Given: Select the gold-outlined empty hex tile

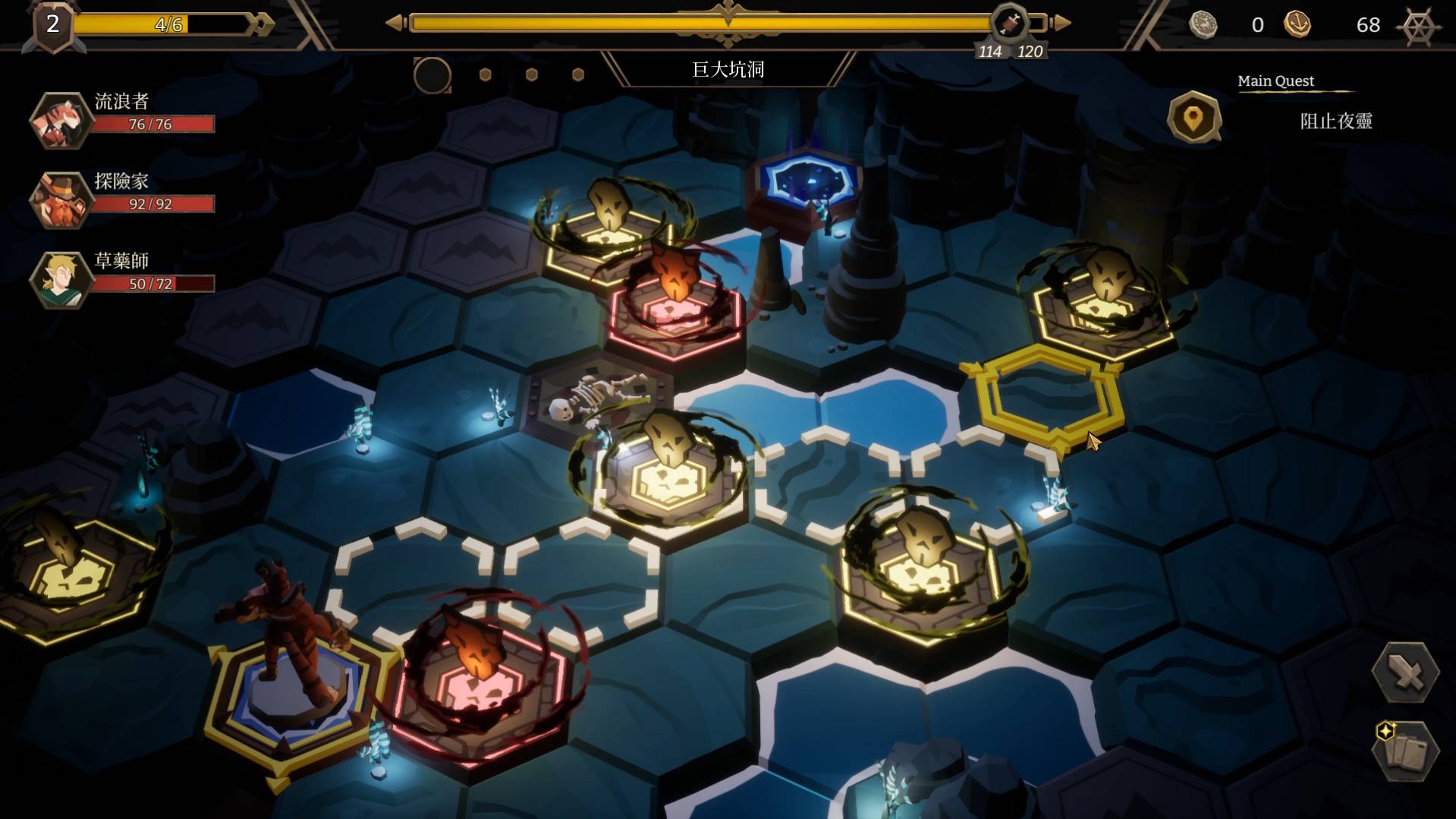Looking at the screenshot, I should point(1047,395).
